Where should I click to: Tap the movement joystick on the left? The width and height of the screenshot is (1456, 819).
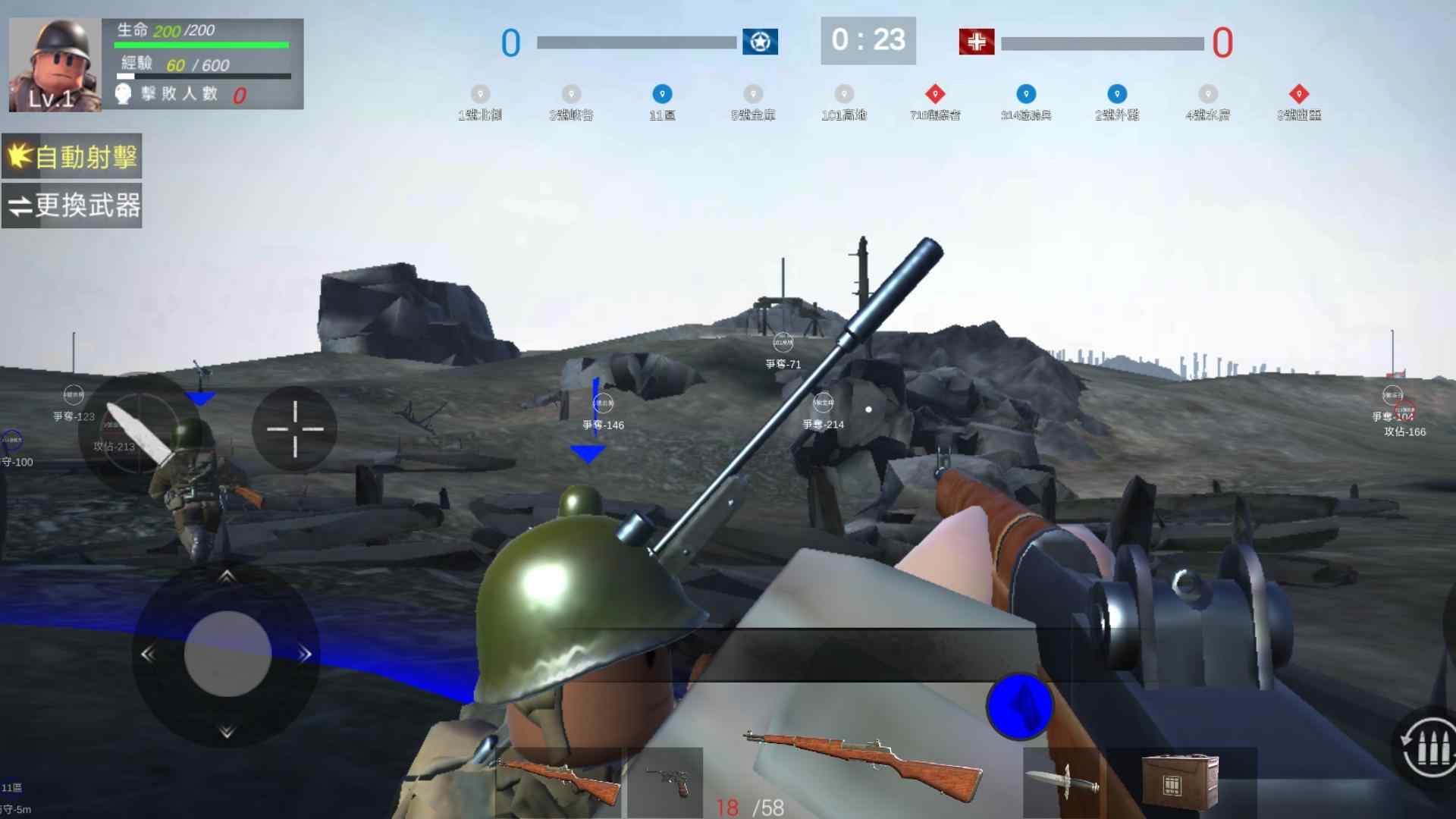click(x=227, y=654)
